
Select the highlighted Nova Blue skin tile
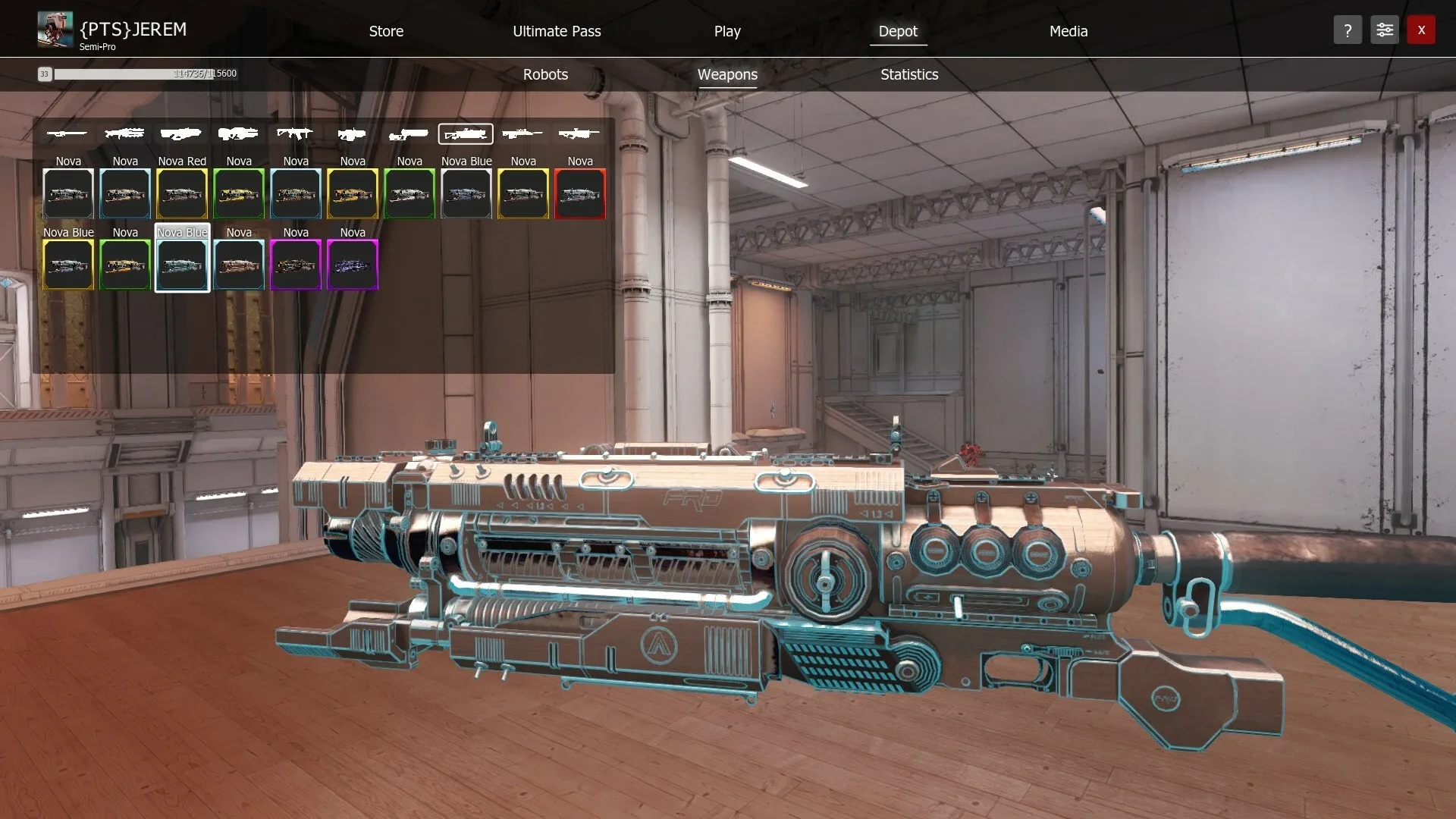coord(182,265)
